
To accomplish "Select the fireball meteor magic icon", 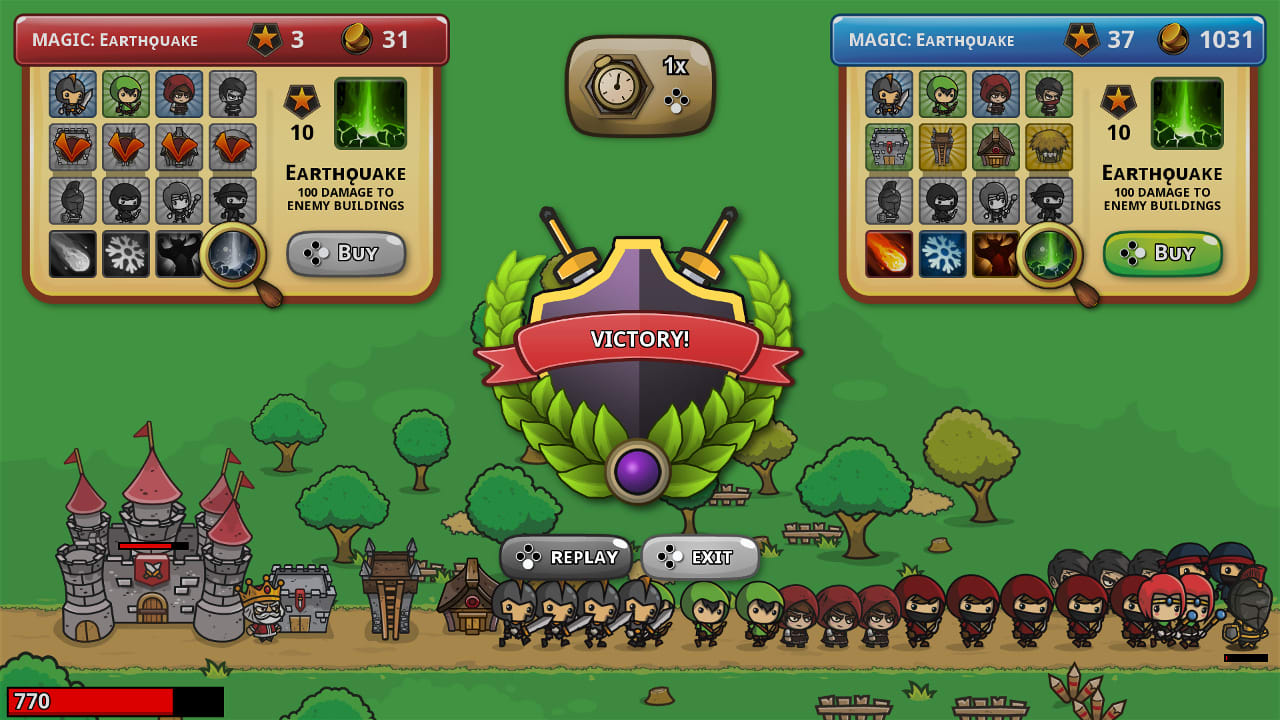I will [x=889, y=253].
